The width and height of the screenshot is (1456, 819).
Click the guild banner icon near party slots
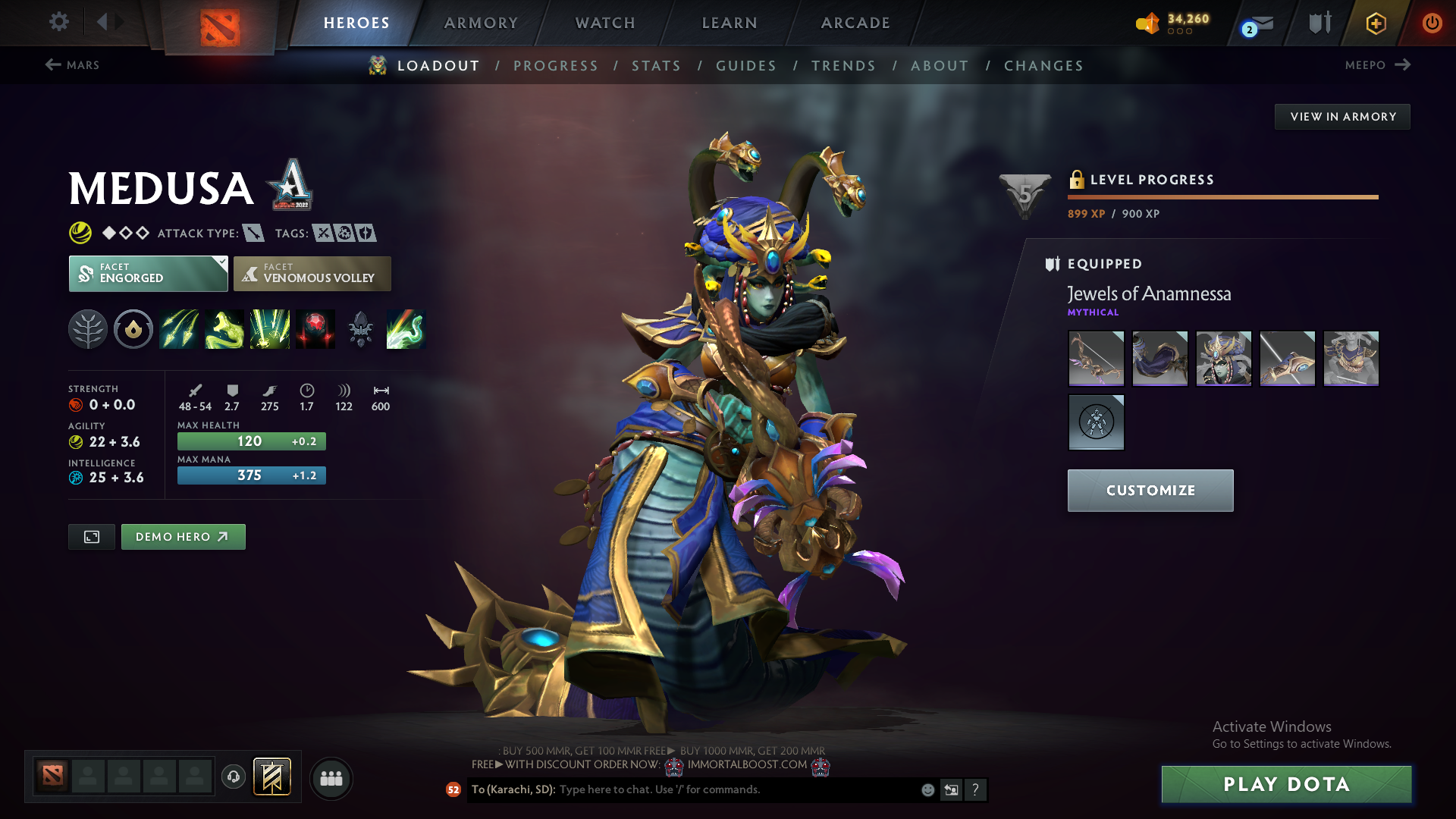pos(272,776)
